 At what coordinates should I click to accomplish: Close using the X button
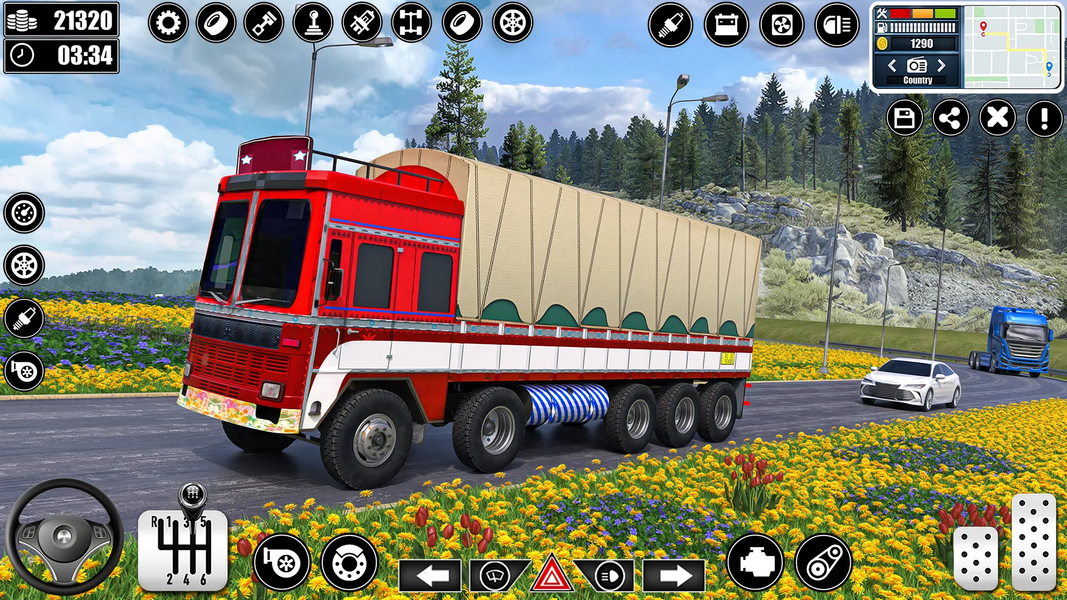997,118
